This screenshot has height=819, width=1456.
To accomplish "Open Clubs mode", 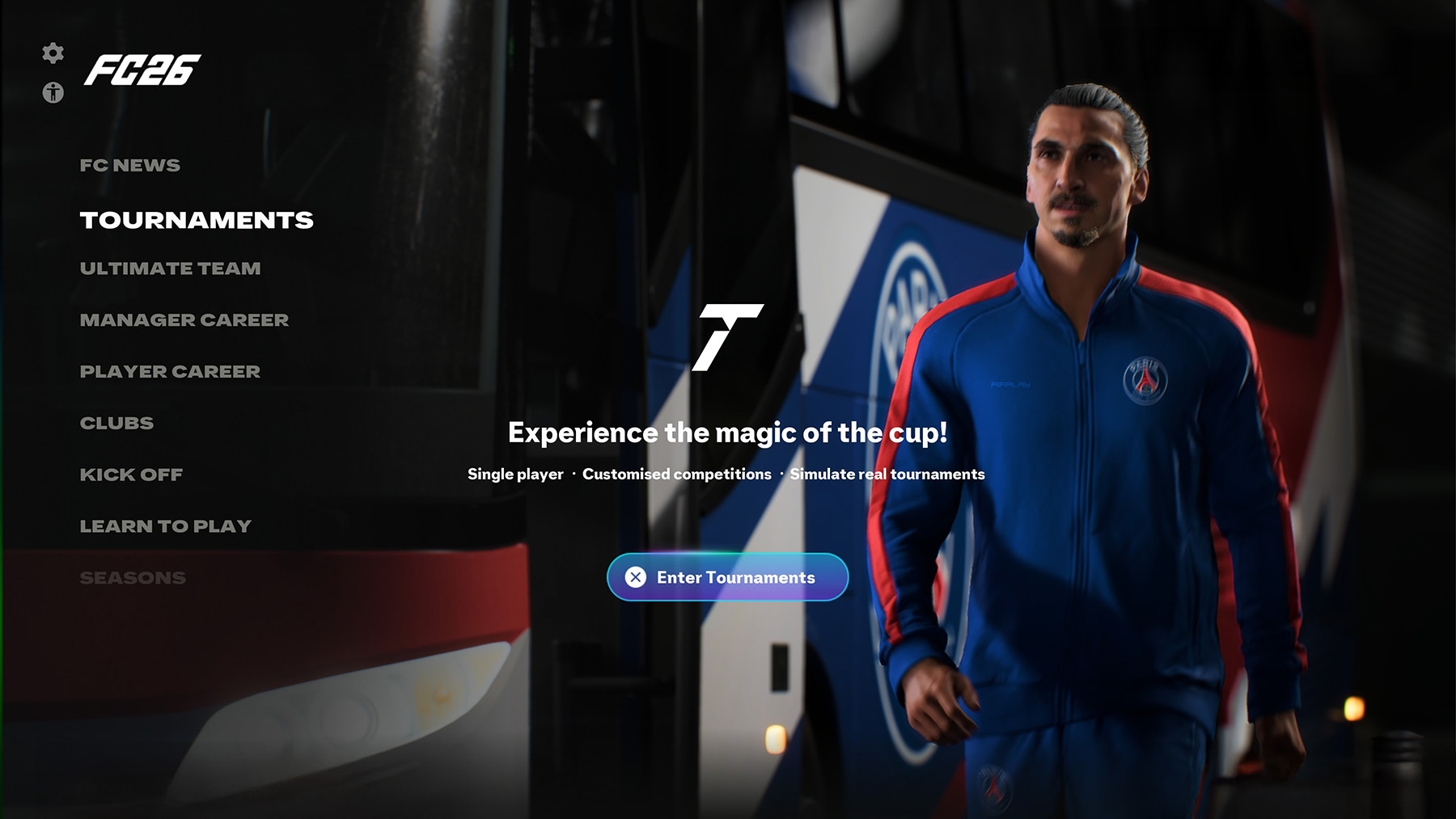I will click(x=117, y=423).
